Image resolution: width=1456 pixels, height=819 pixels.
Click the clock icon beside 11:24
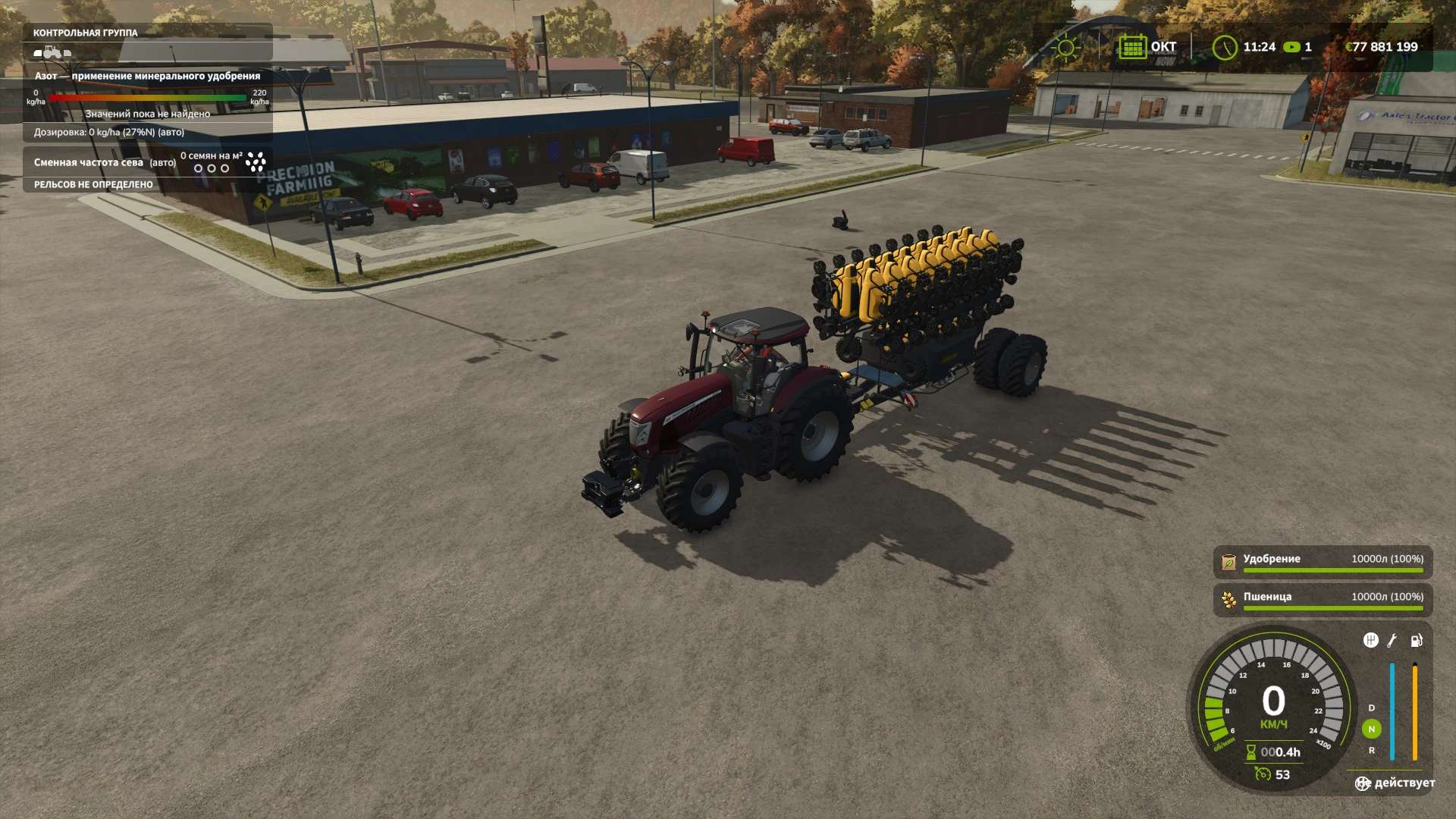[x=1224, y=47]
